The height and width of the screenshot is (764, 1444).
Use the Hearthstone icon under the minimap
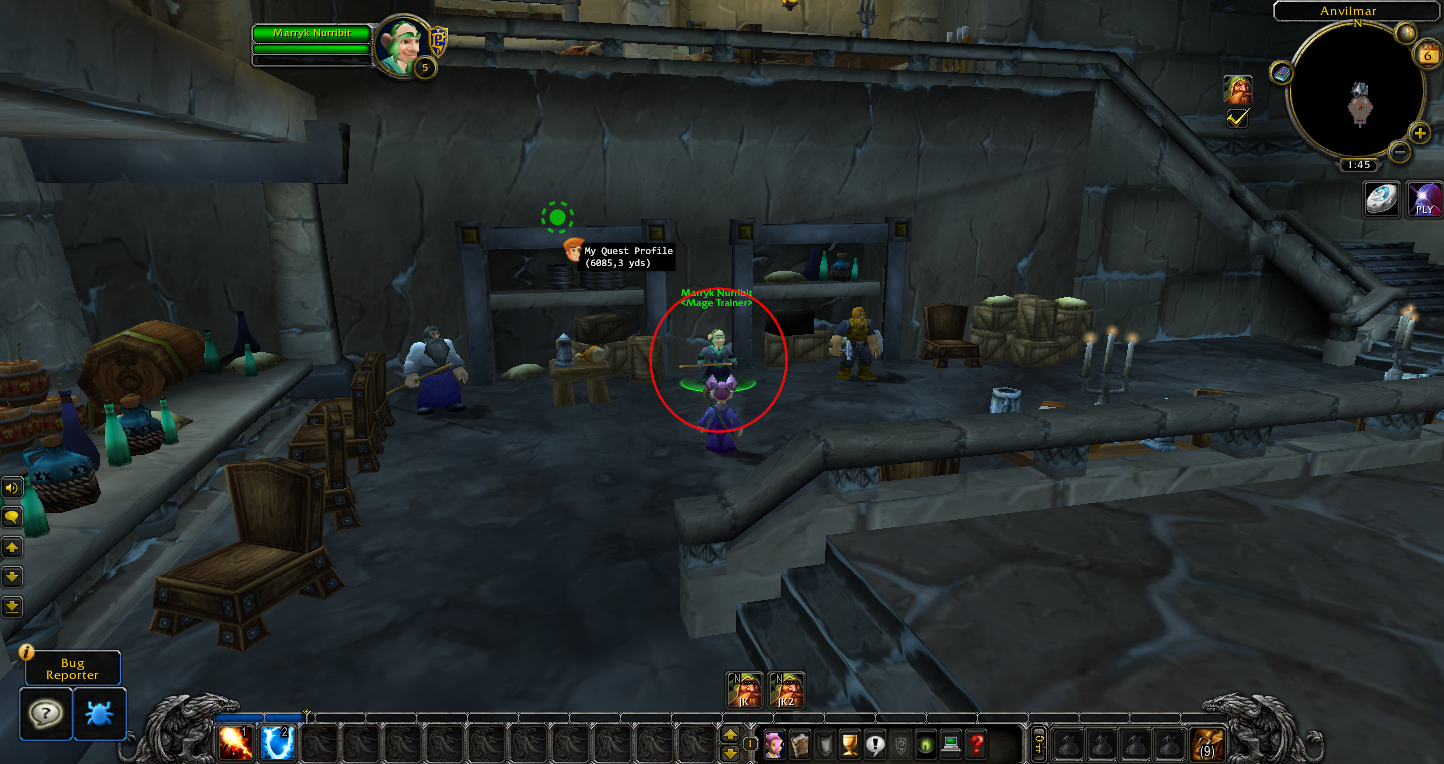click(1383, 199)
